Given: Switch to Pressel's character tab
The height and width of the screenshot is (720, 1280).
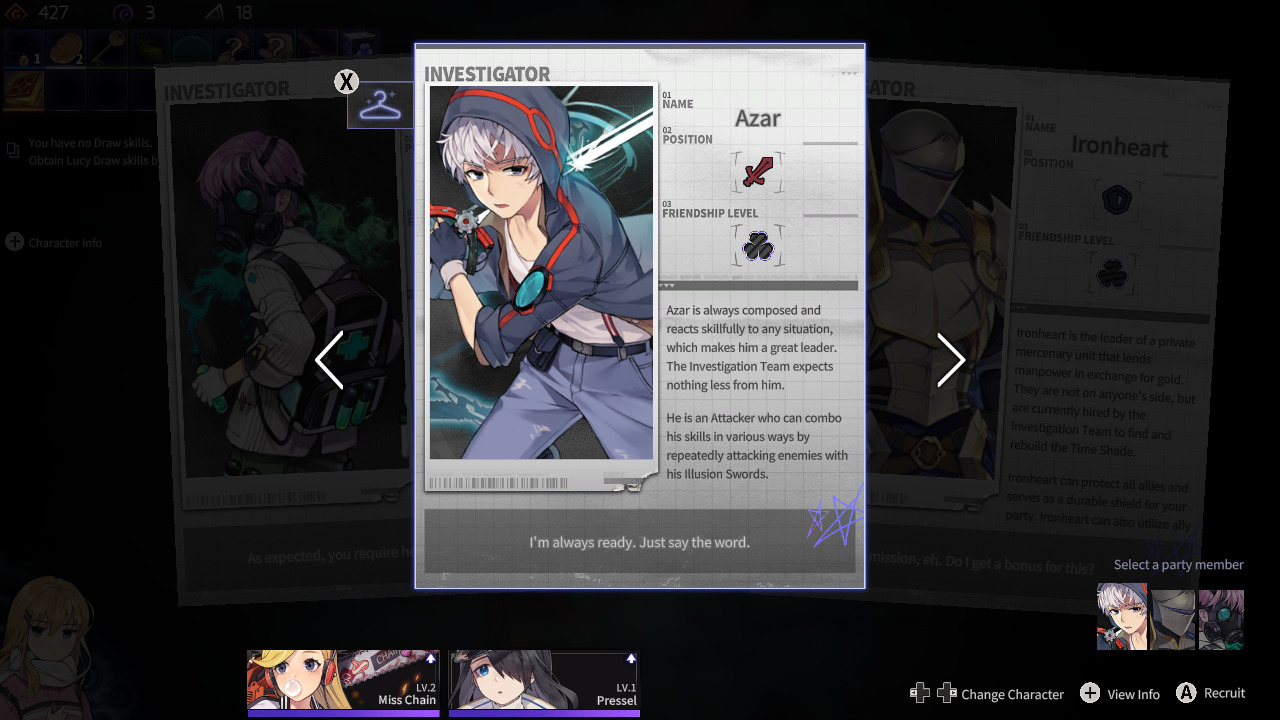Looking at the screenshot, I should coord(545,682).
